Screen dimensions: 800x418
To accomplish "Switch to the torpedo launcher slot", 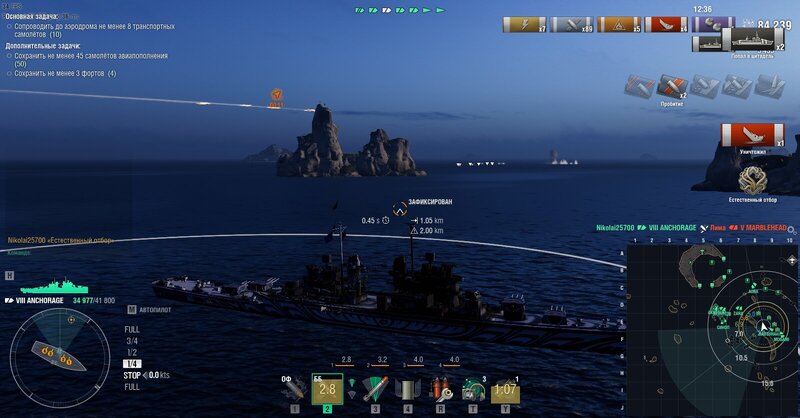I will point(372,389).
